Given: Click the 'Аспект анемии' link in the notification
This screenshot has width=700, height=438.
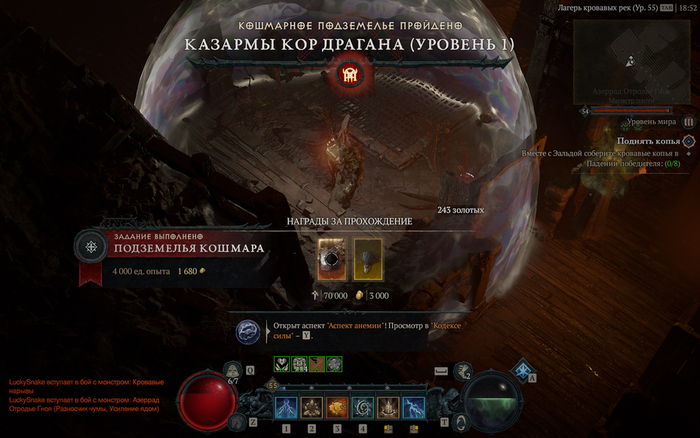Looking at the screenshot, I should click(x=356, y=328).
